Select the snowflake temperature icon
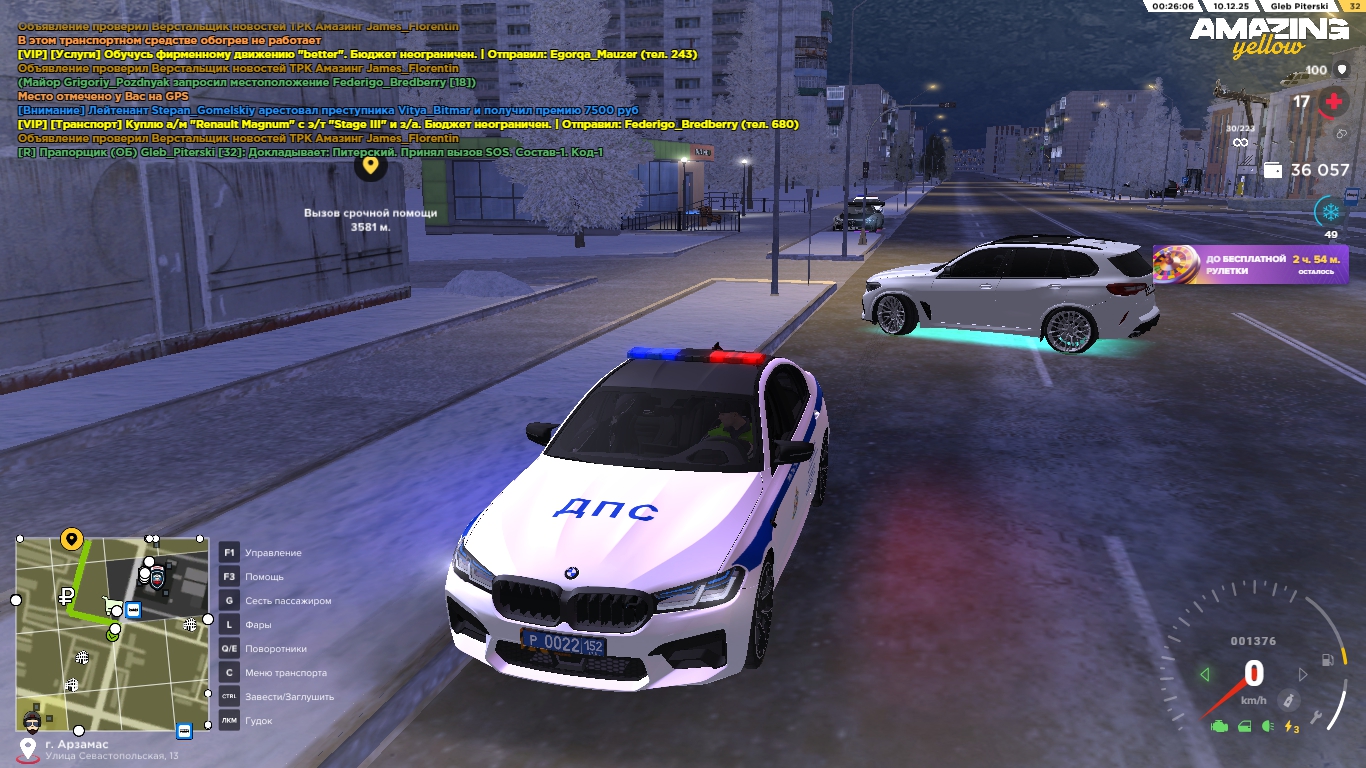 [x=1330, y=211]
